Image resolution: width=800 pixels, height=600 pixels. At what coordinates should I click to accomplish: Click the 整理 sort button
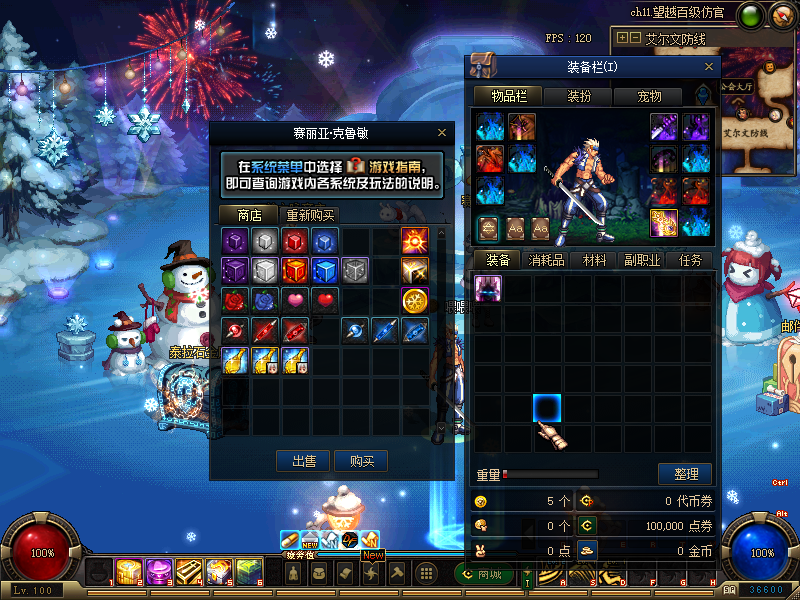coord(685,474)
